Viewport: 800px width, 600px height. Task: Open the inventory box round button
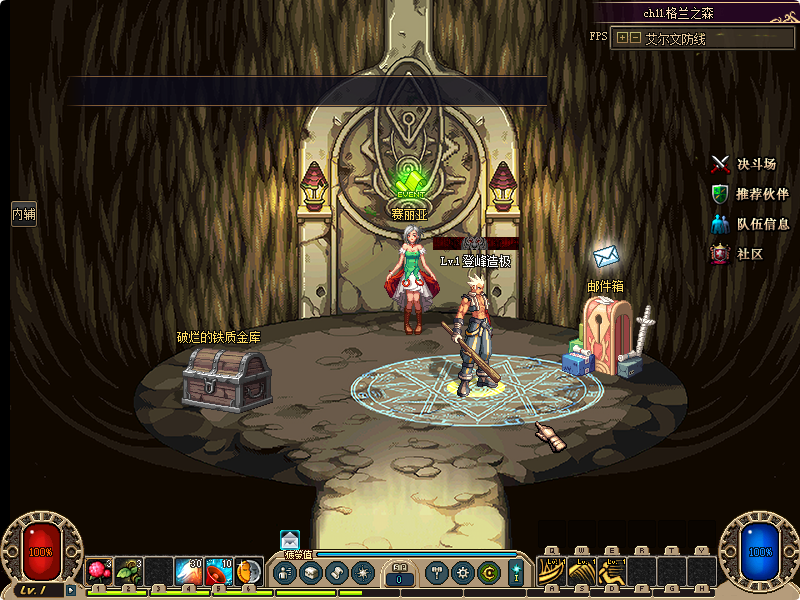coord(310,573)
